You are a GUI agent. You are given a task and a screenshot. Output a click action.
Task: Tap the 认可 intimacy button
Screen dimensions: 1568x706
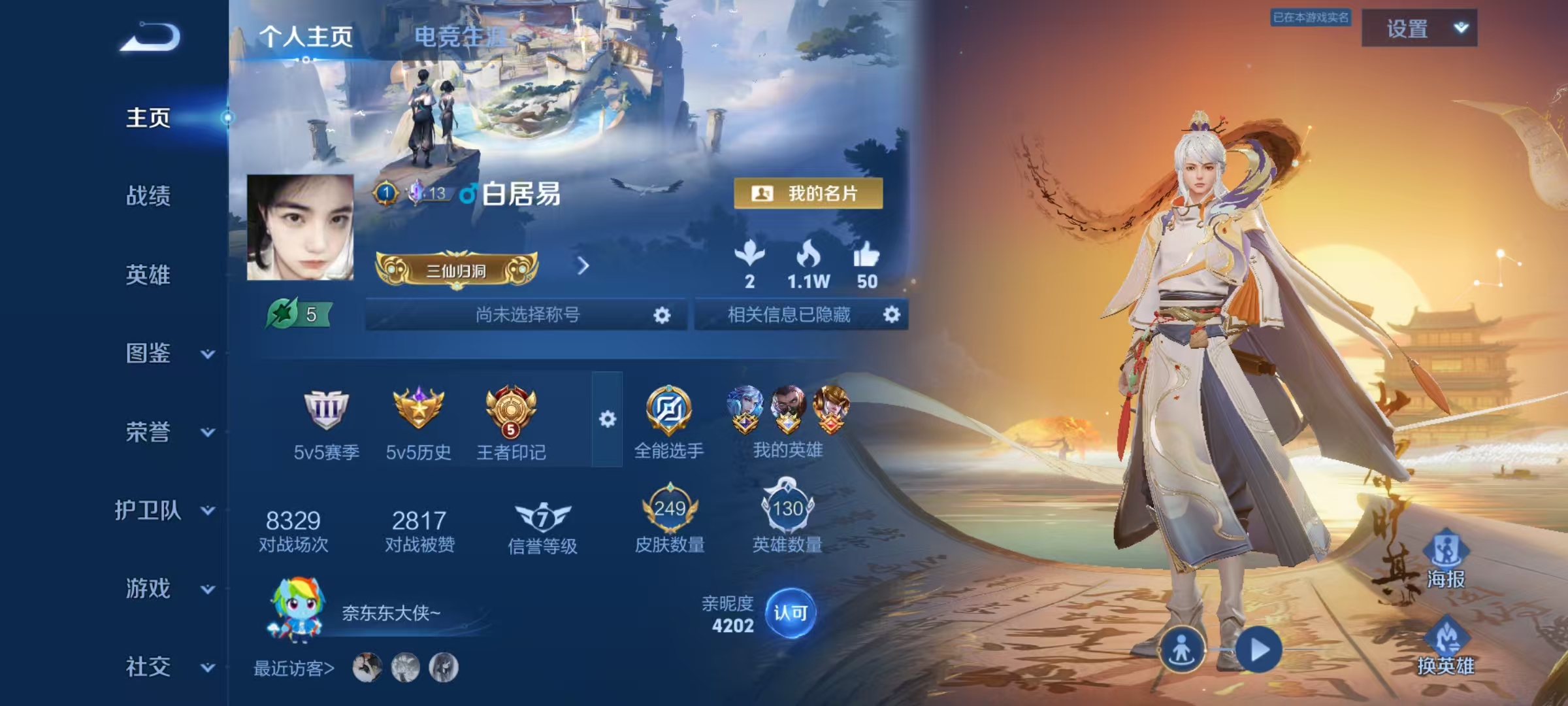(790, 613)
